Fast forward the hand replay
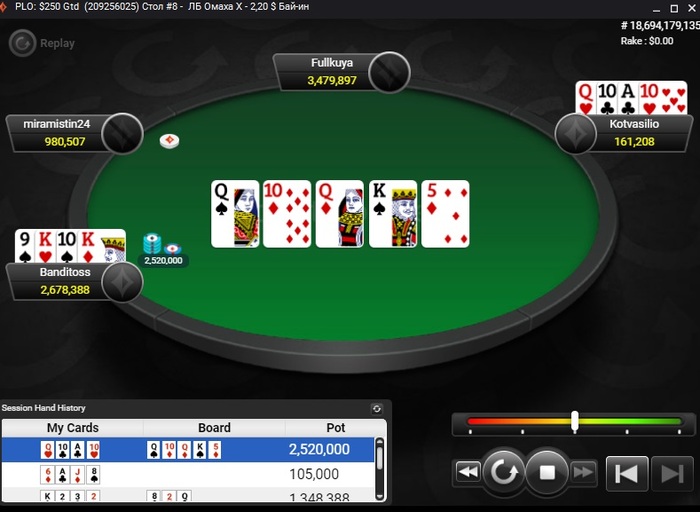The image size is (700, 512). (584, 472)
